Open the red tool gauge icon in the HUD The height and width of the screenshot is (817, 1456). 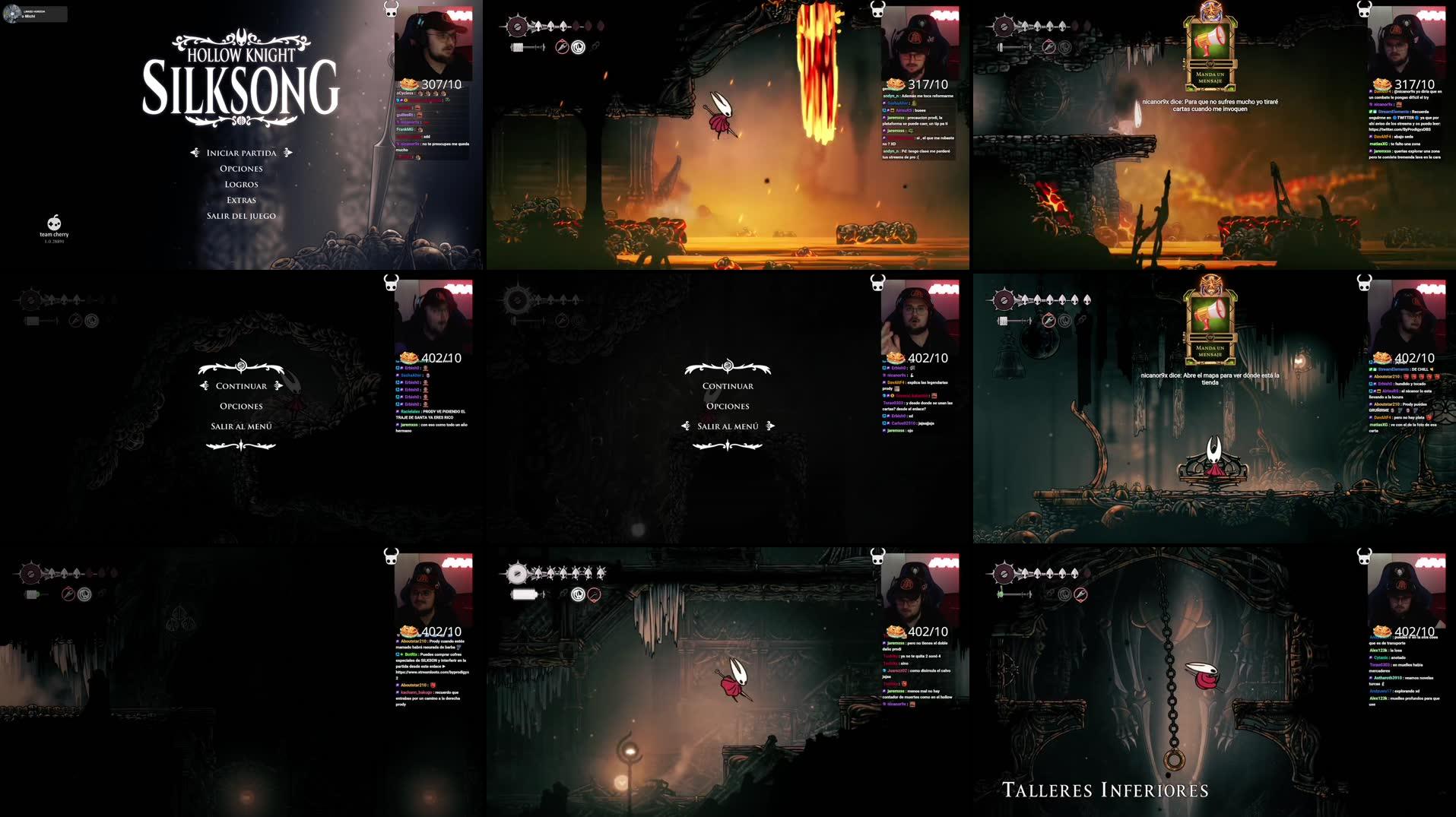point(560,47)
